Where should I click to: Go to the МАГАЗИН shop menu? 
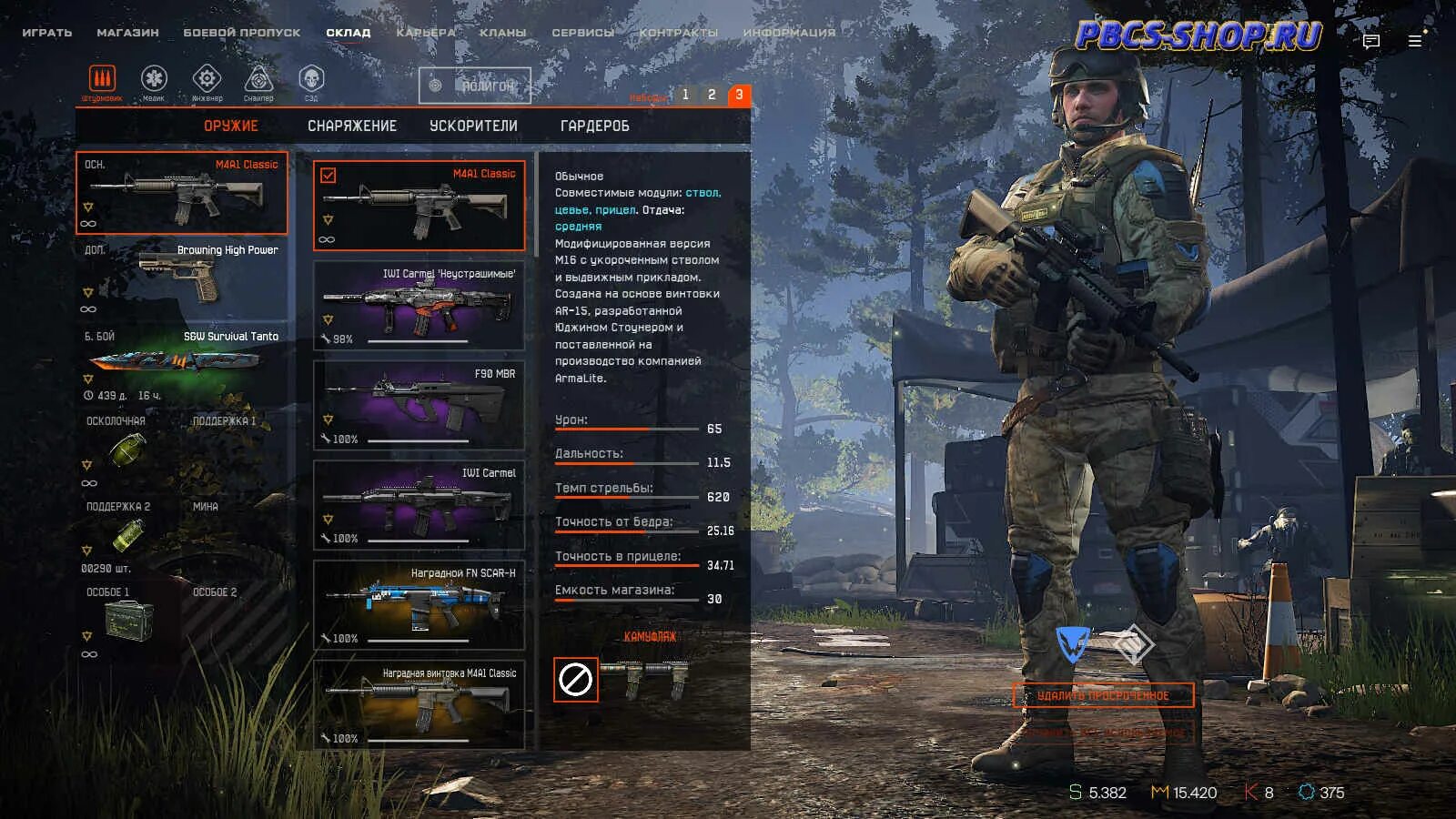(x=127, y=33)
